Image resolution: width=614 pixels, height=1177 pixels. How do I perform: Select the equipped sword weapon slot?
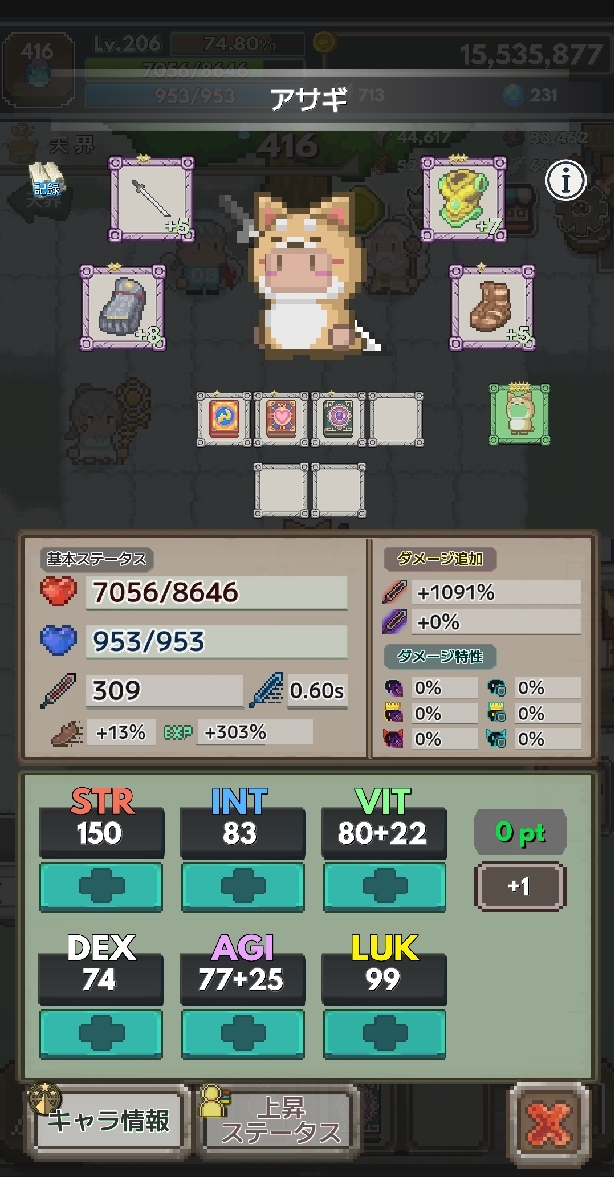(x=150, y=198)
